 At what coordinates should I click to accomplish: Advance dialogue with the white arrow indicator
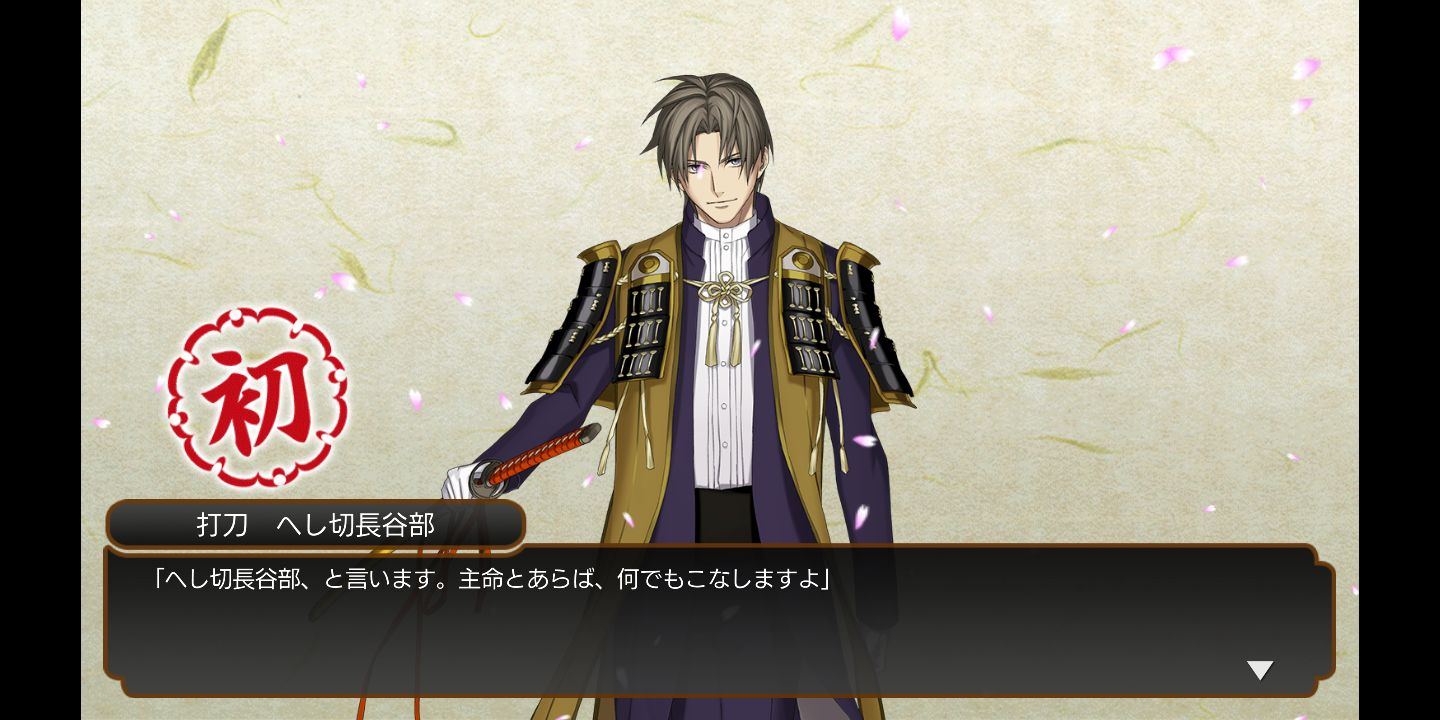click(1260, 670)
